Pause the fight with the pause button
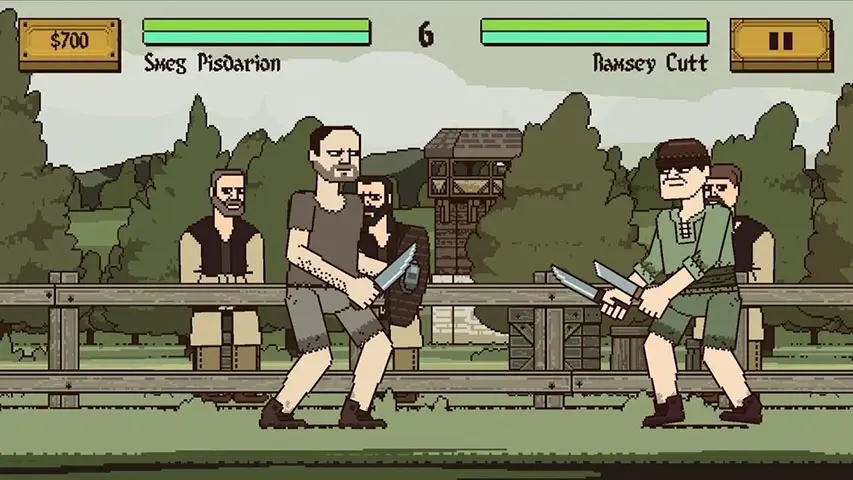Image resolution: width=853 pixels, height=480 pixels. click(x=781, y=43)
